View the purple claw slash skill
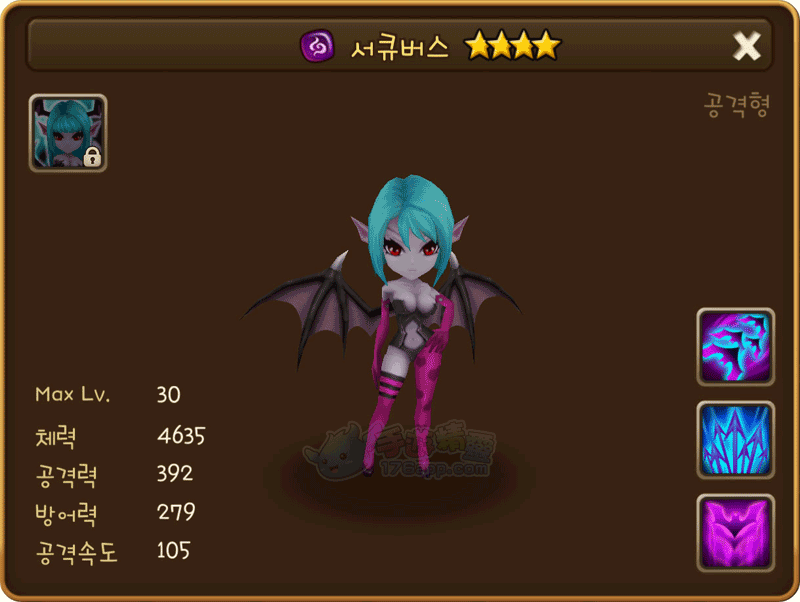The width and height of the screenshot is (800, 602). pyautogui.click(x=735, y=346)
